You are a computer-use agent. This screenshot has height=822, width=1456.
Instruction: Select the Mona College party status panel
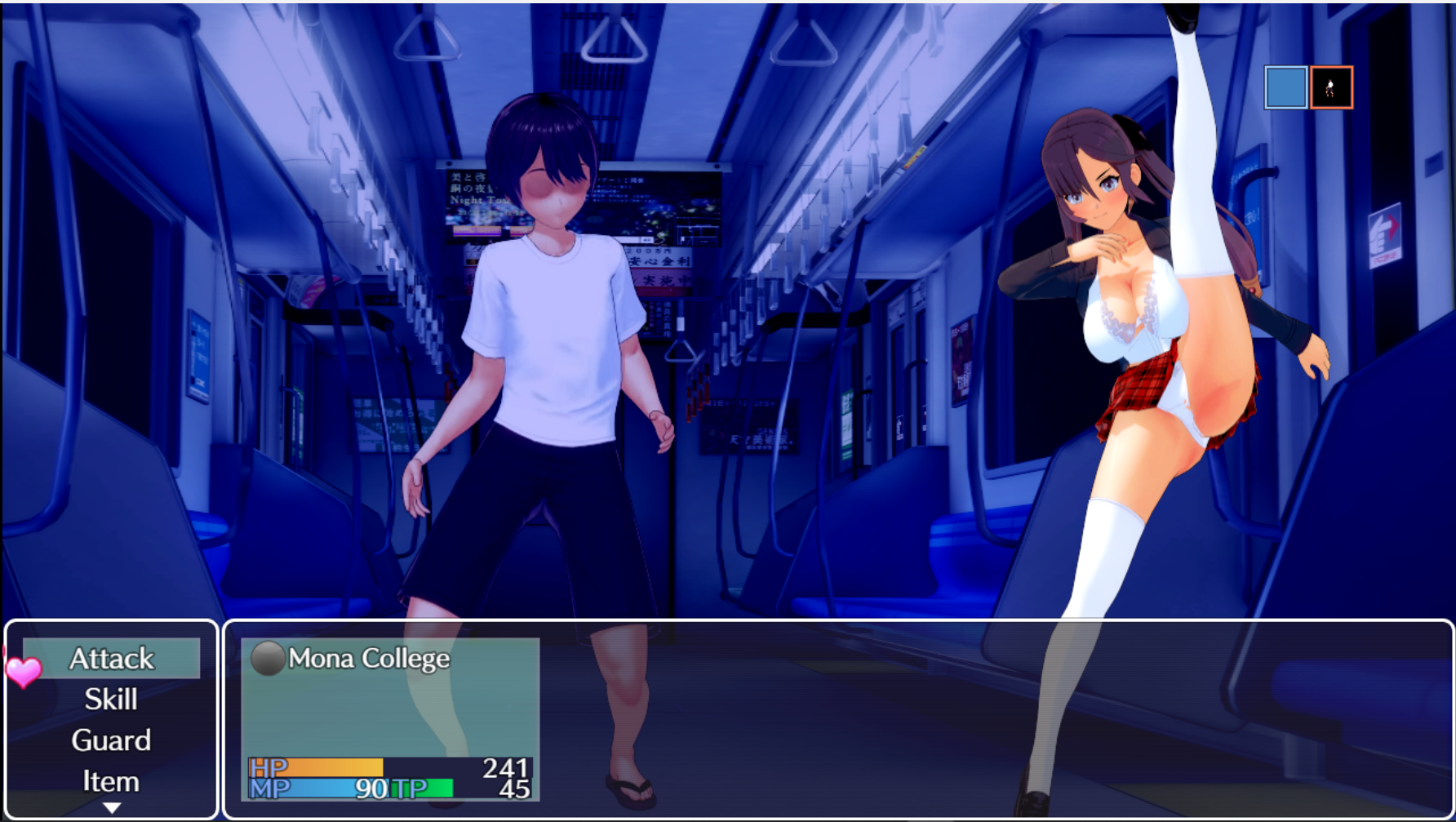390,718
